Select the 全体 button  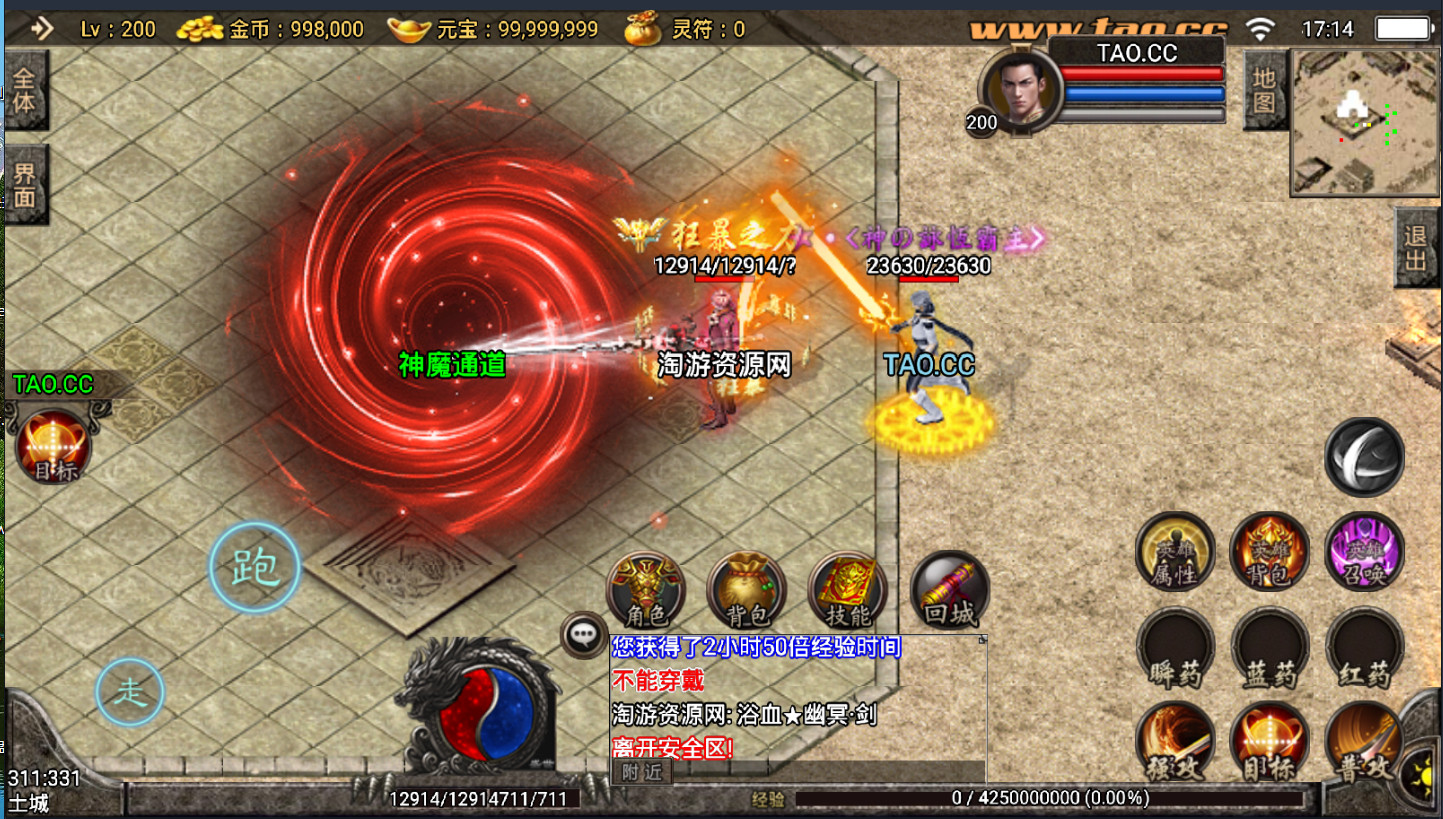click(24, 90)
